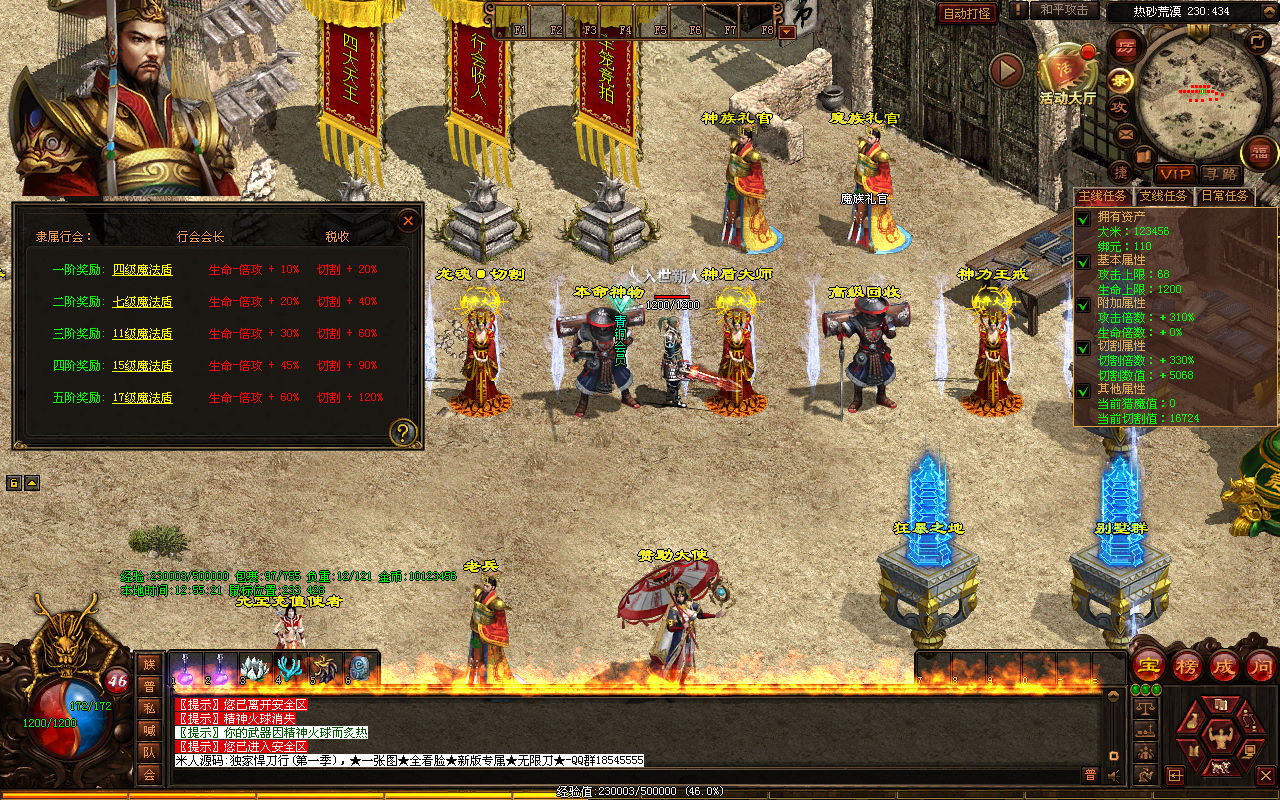The width and height of the screenshot is (1280, 800).
Task: Open the 榜 ranking button
Action: pyautogui.click(x=1186, y=666)
